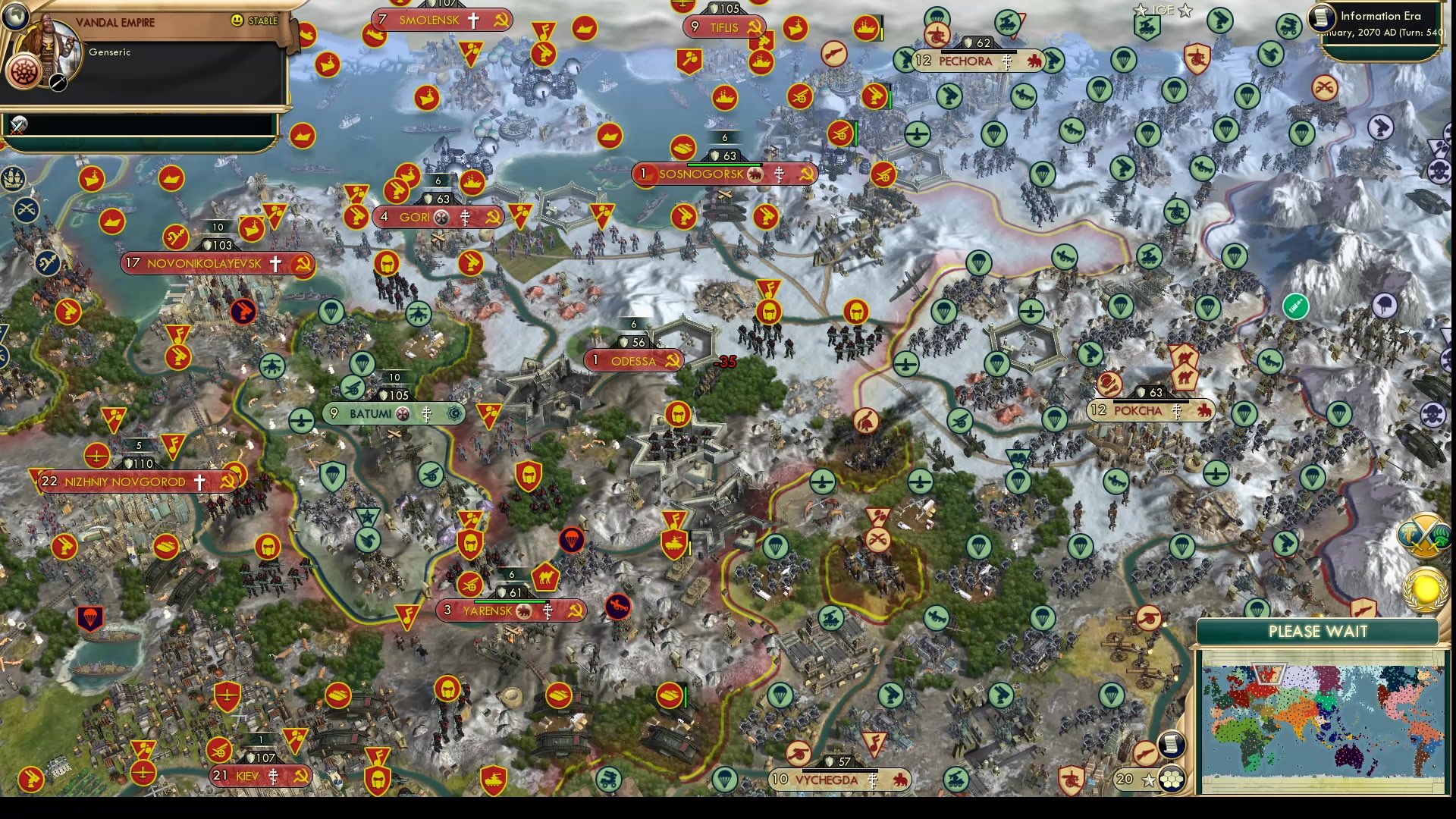Select the Pechora city banner
The image size is (1456, 819).
[x=965, y=61]
